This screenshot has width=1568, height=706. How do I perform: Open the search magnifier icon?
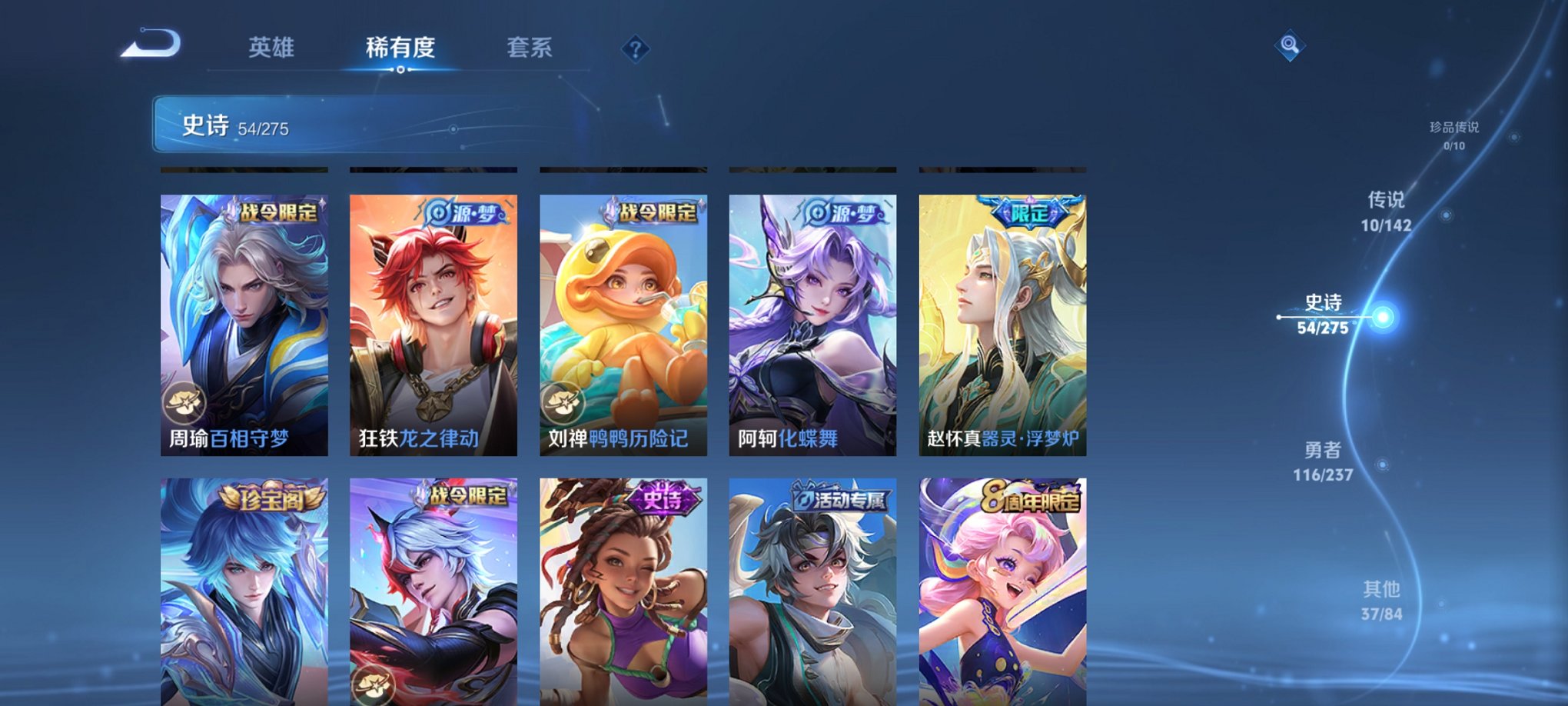1291,44
